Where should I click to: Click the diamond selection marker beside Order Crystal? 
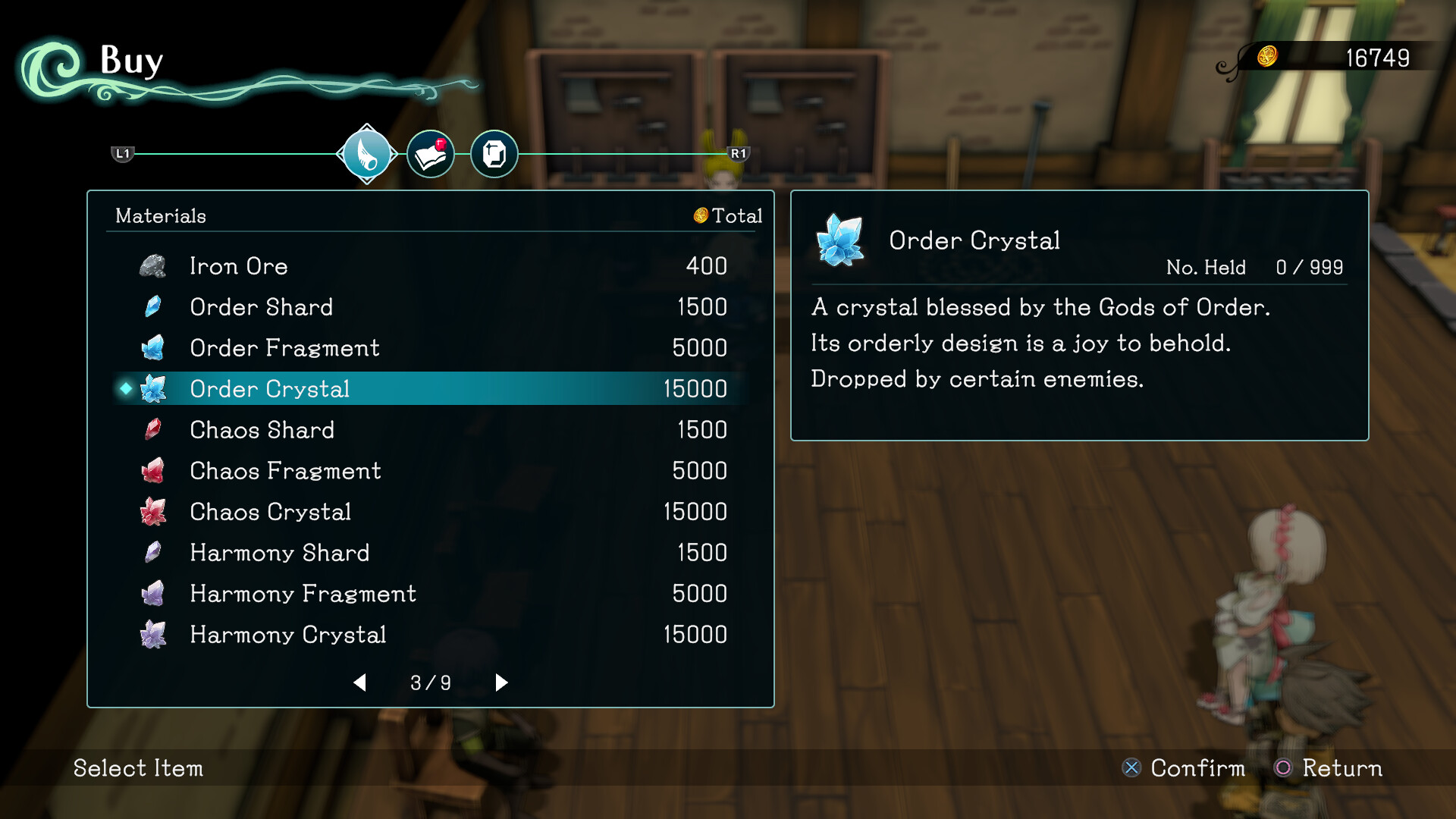click(126, 388)
